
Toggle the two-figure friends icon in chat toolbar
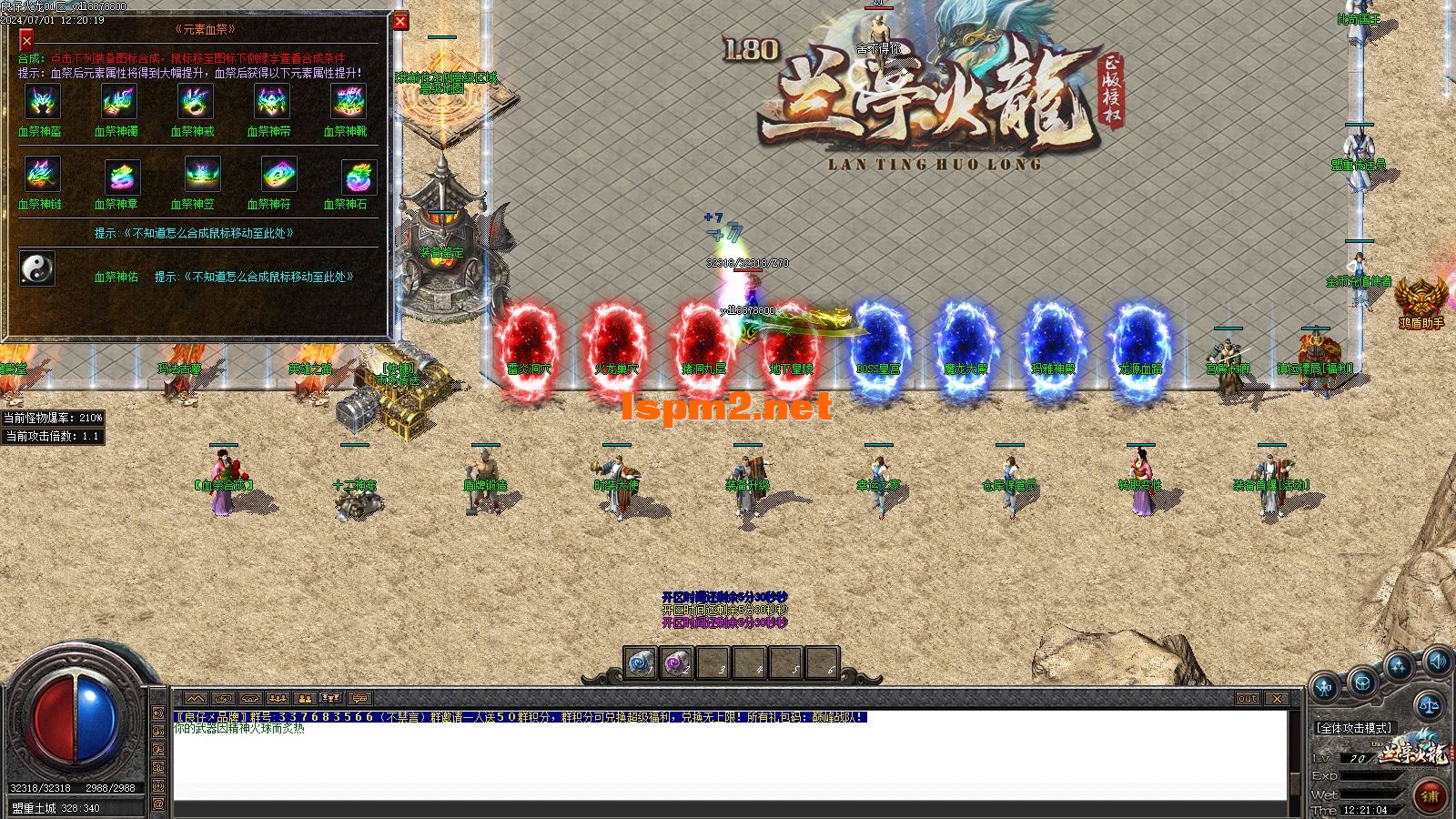tap(304, 698)
